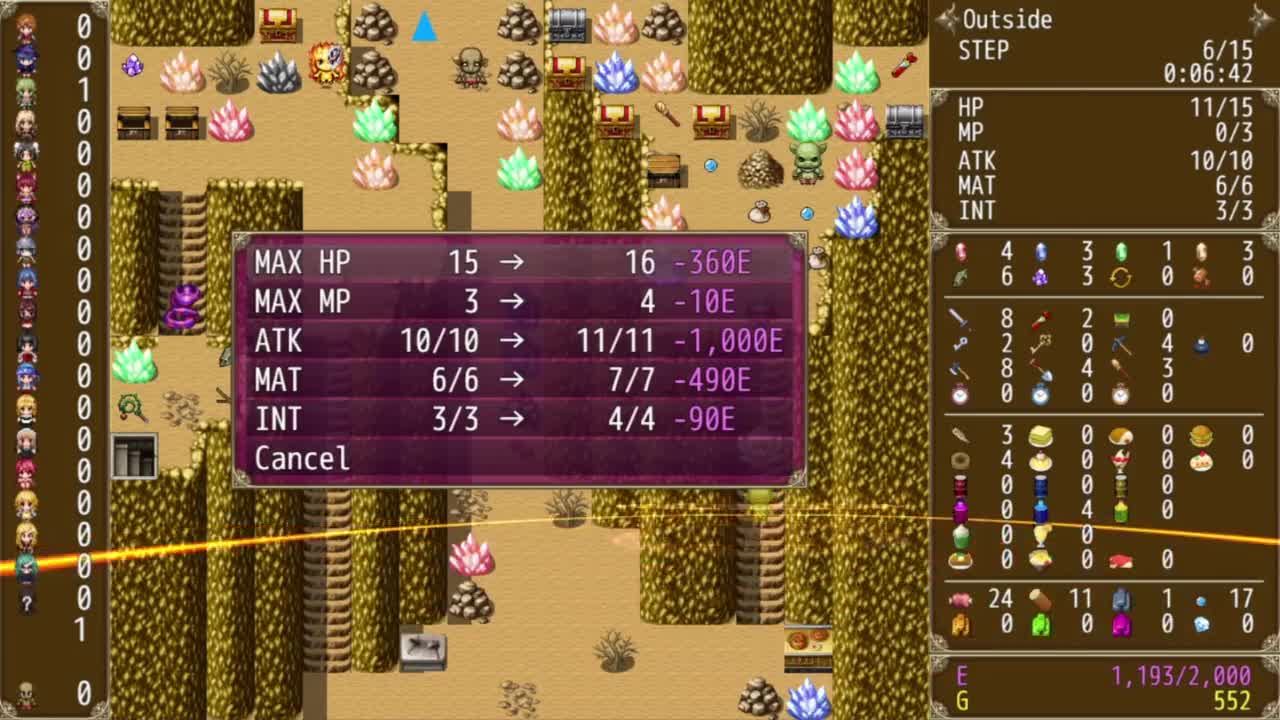Choose the INT upgrade for 90E

tap(518, 419)
